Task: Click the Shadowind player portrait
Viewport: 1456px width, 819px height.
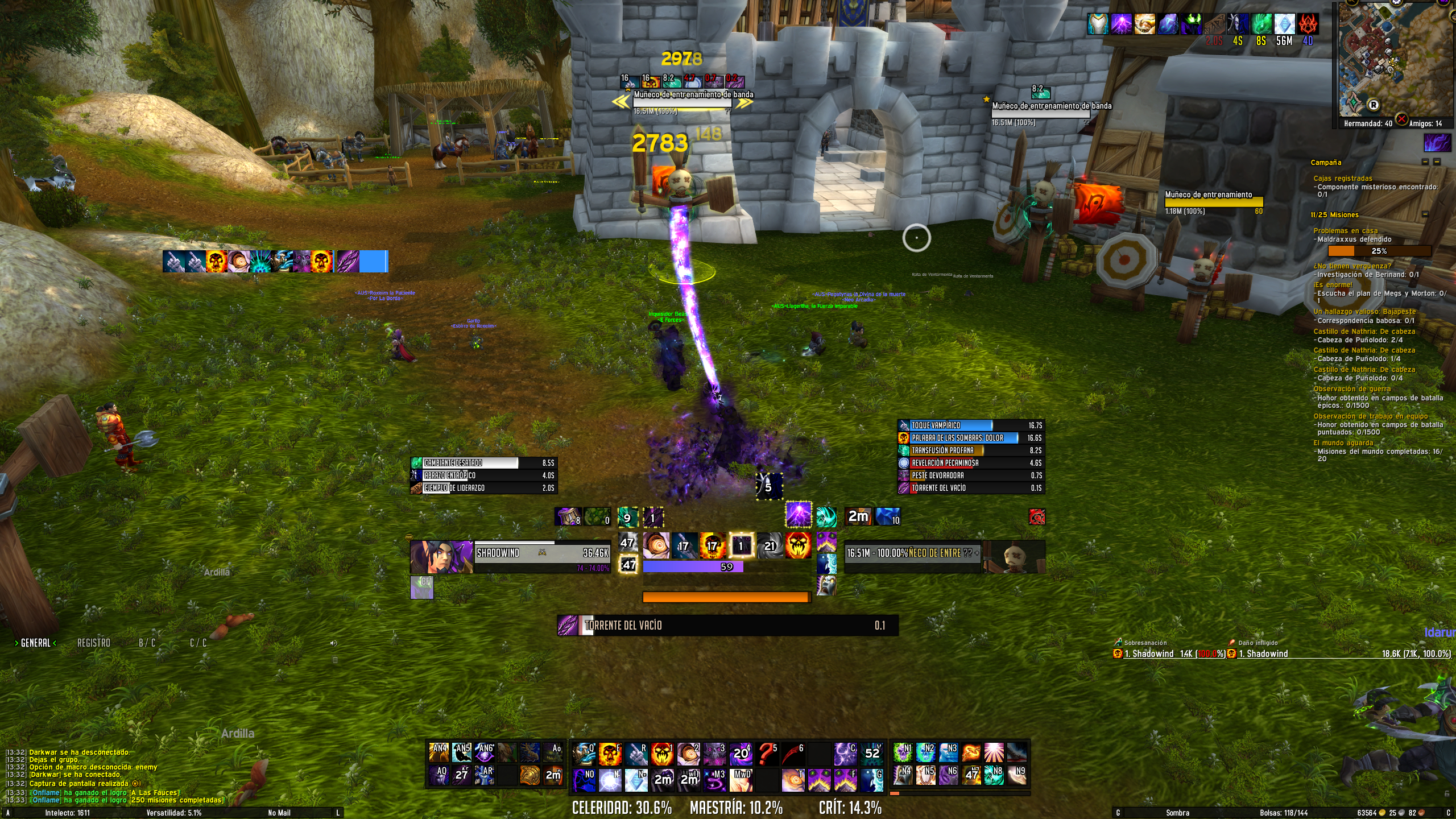Action: tap(441, 557)
